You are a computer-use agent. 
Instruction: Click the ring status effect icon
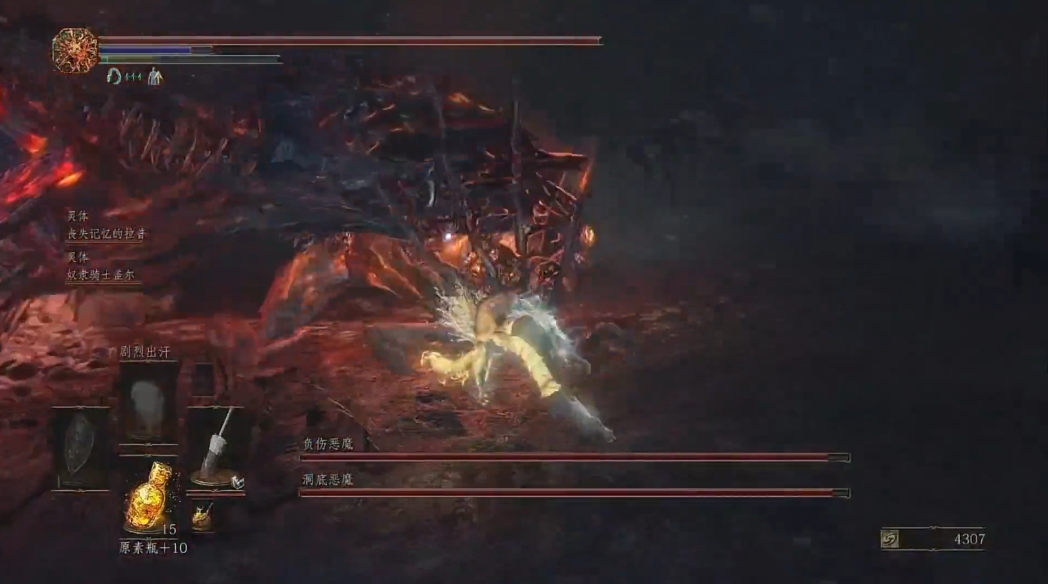click(x=114, y=76)
